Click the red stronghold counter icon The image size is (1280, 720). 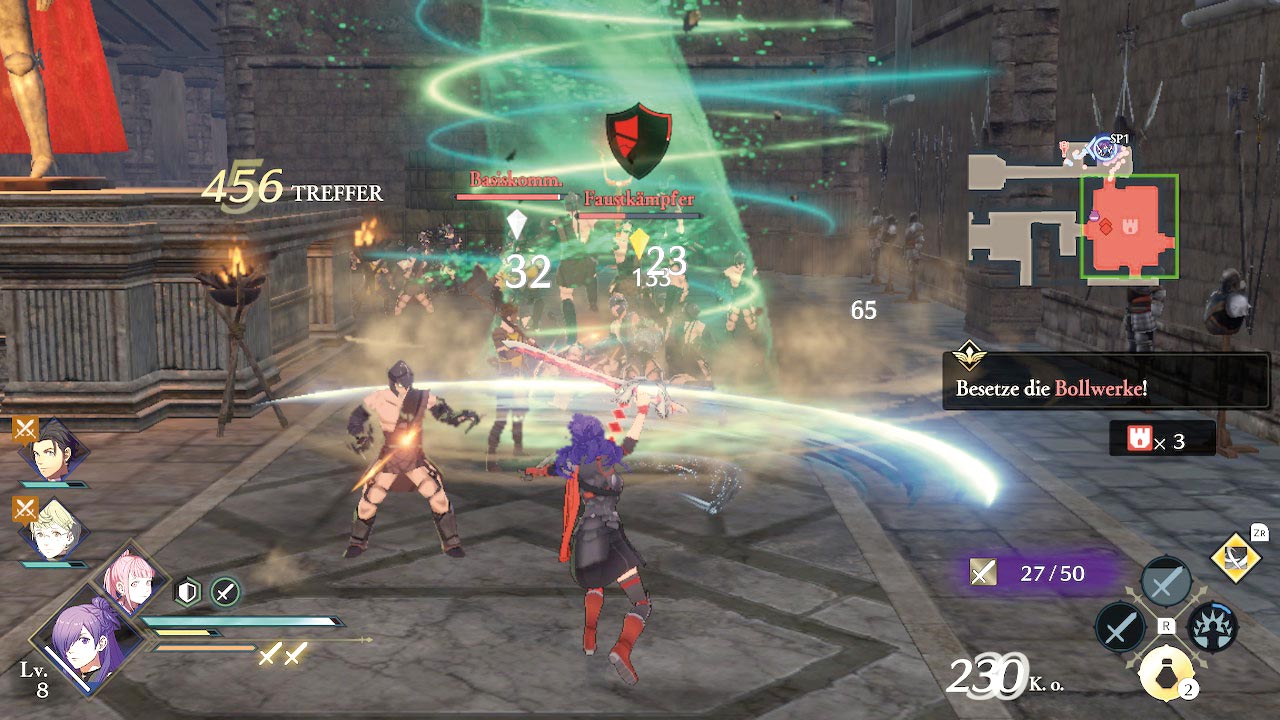pos(1138,440)
